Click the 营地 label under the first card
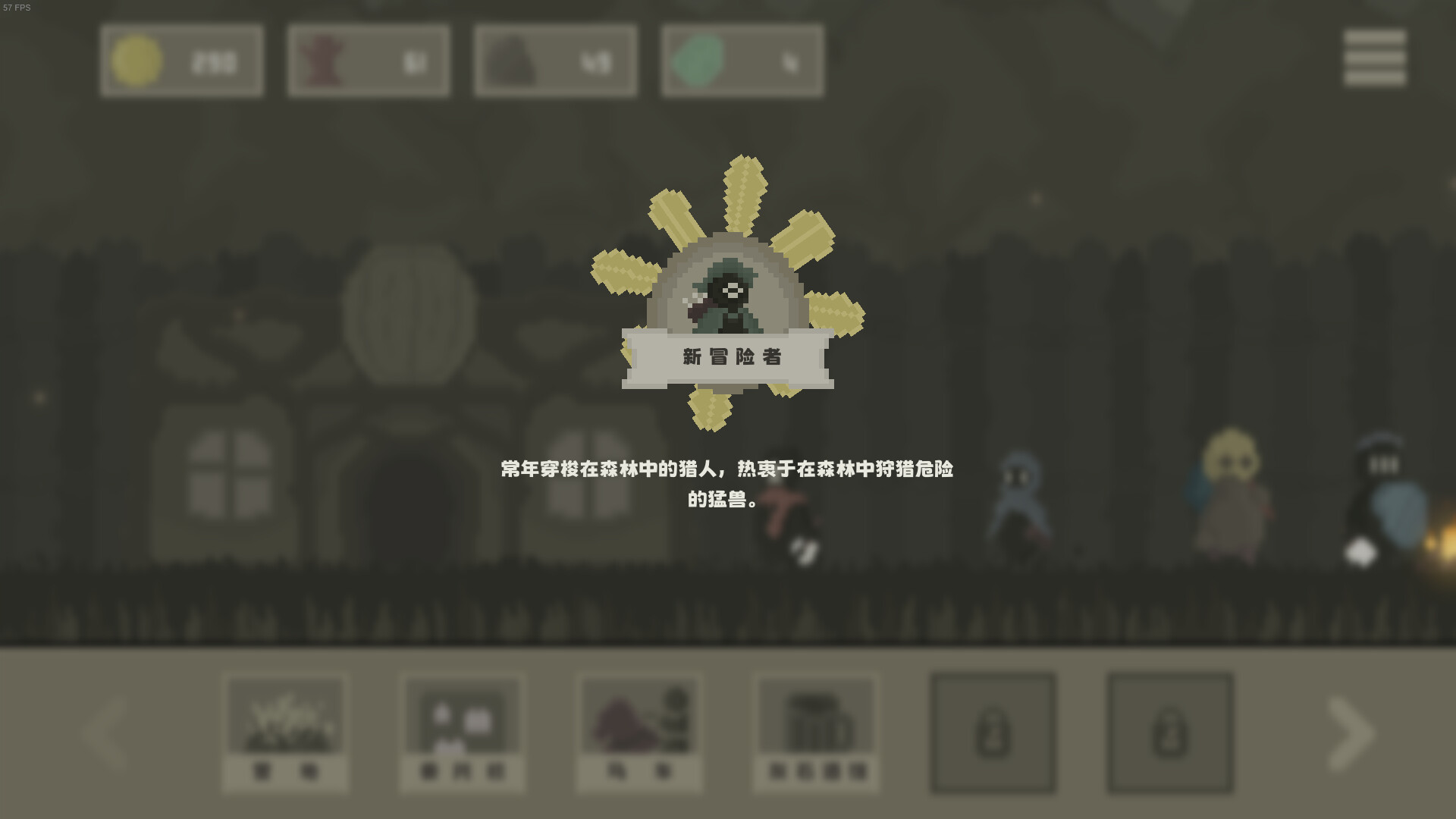 [284, 770]
